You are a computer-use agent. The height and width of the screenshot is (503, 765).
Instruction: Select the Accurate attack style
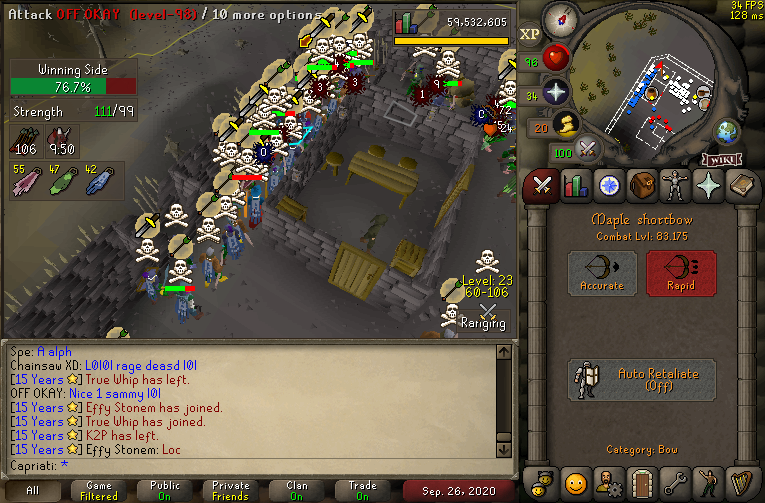[x=602, y=273]
